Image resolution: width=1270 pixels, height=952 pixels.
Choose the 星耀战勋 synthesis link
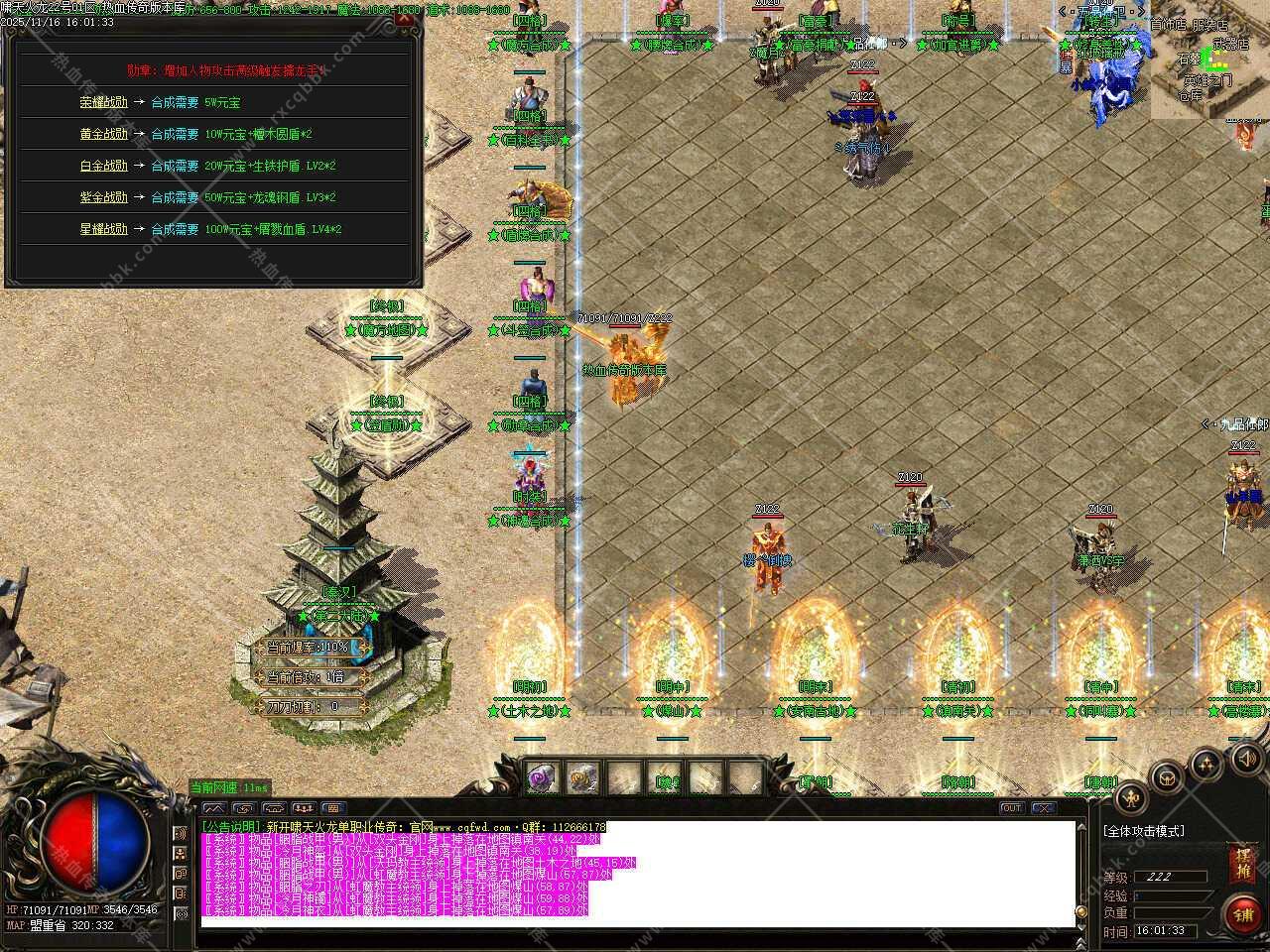tap(104, 229)
